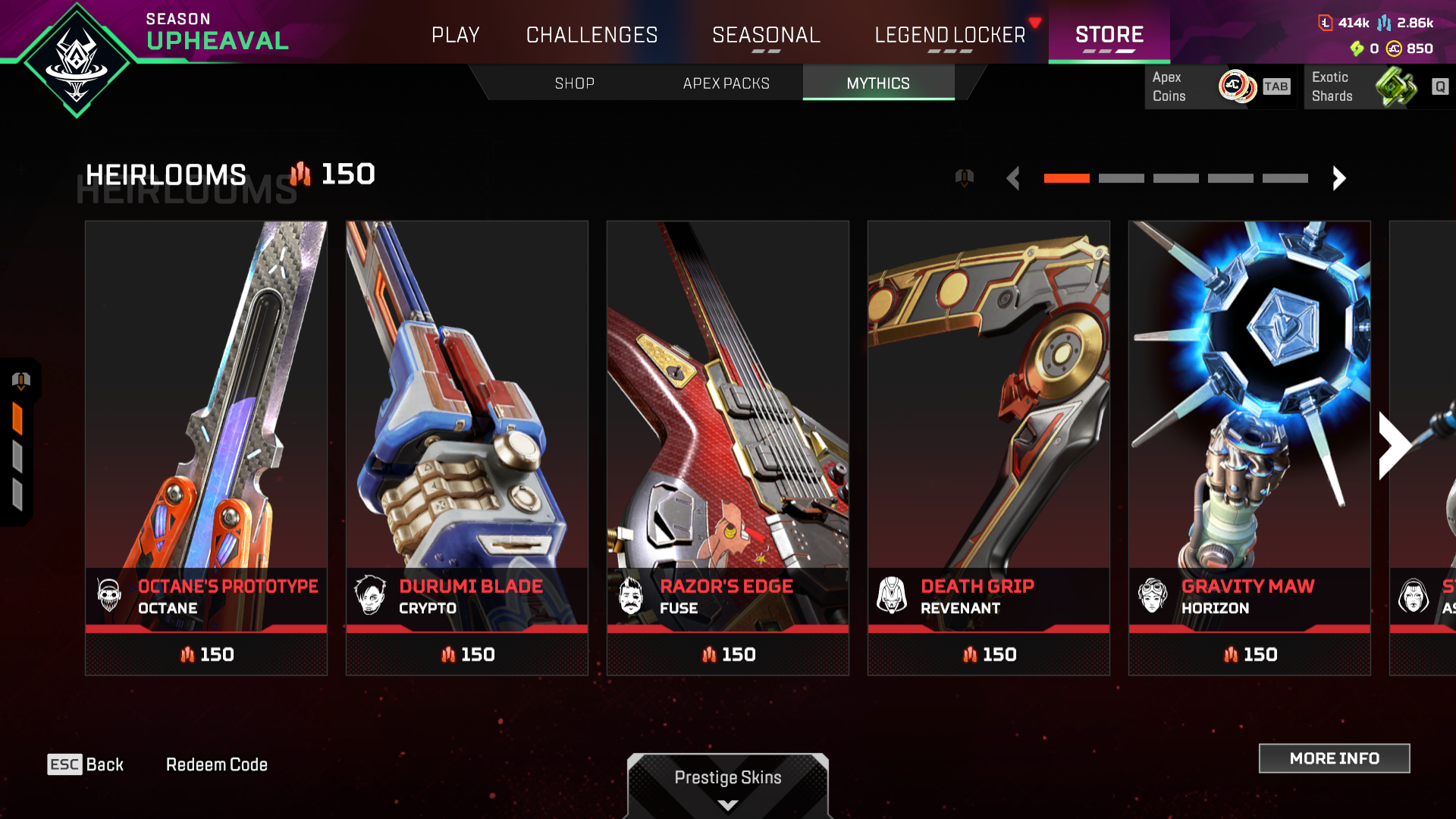This screenshot has width=1456, height=819.
Task: Select the Shop sub-tab
Action: pos(574,83)
